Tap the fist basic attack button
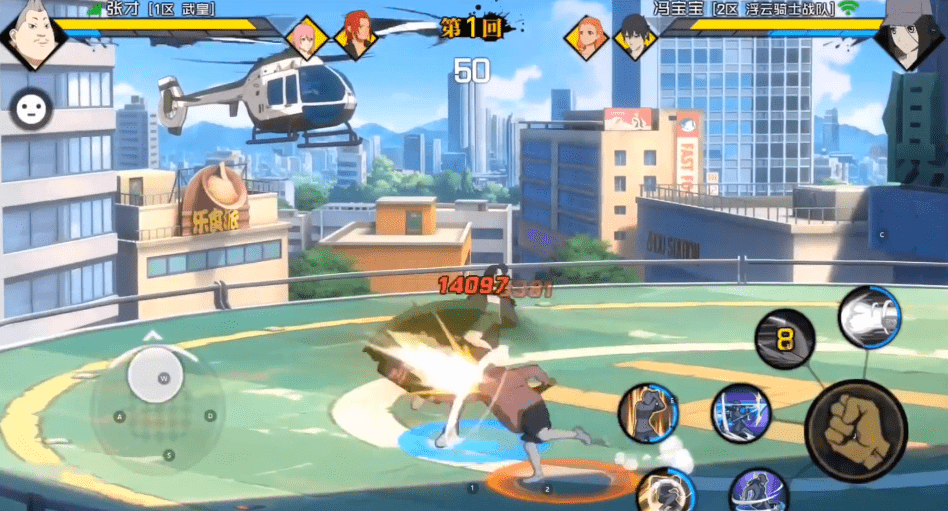This screenshot has width=948, height=511. coord(856,431)
